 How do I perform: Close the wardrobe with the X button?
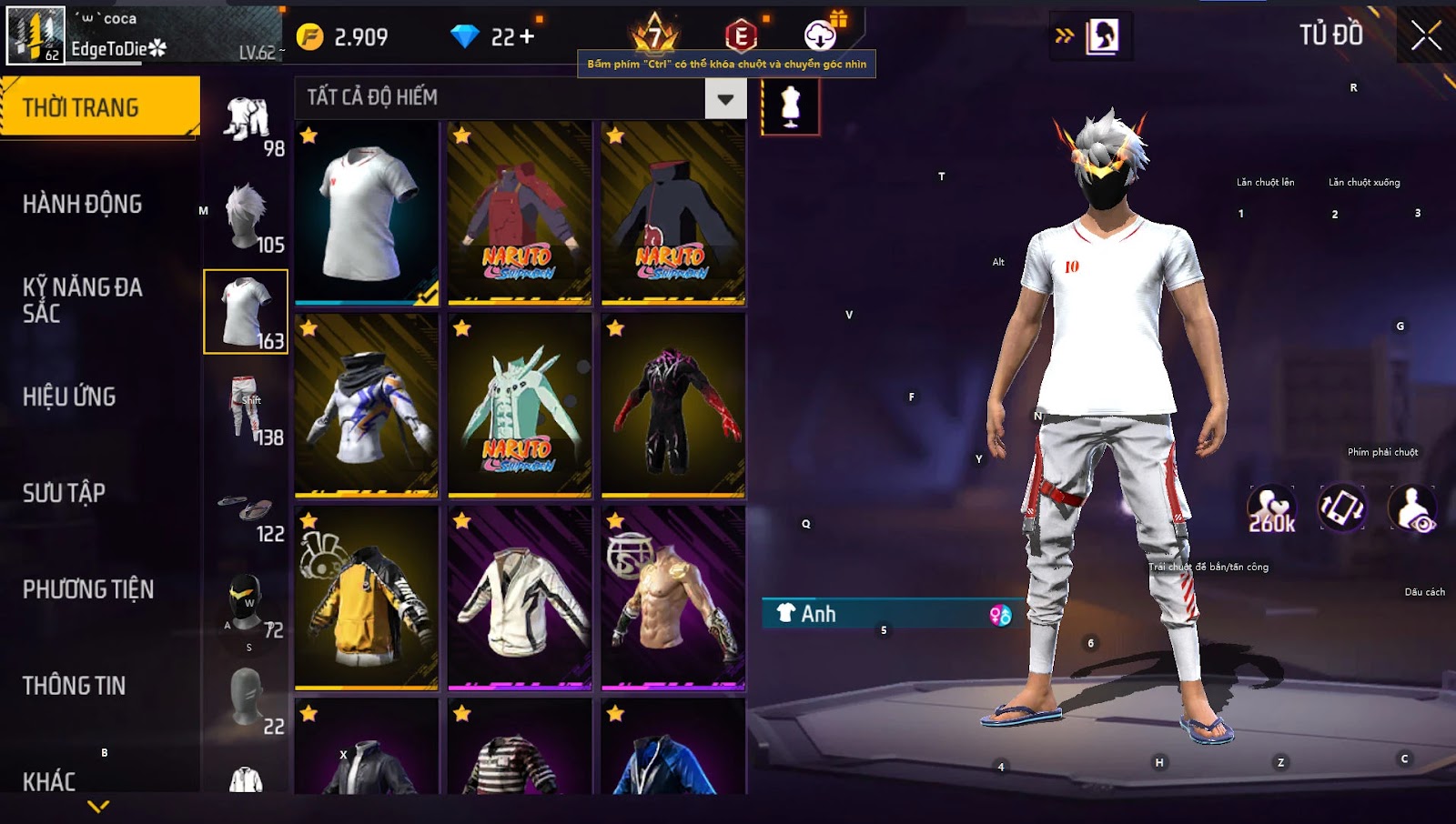[x=1426, y=36]
